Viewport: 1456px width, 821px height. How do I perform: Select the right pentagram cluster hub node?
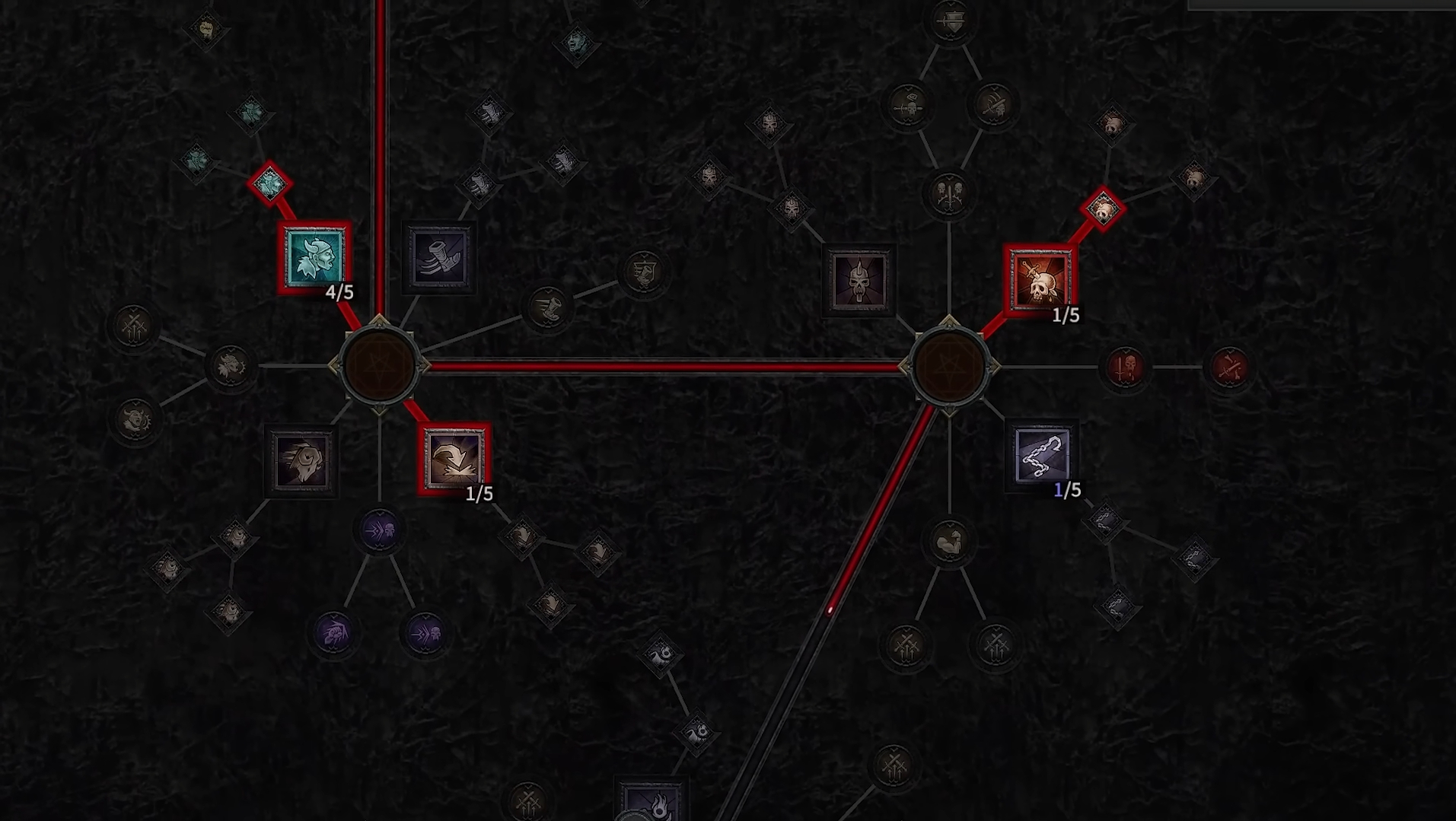click(949, 367)
